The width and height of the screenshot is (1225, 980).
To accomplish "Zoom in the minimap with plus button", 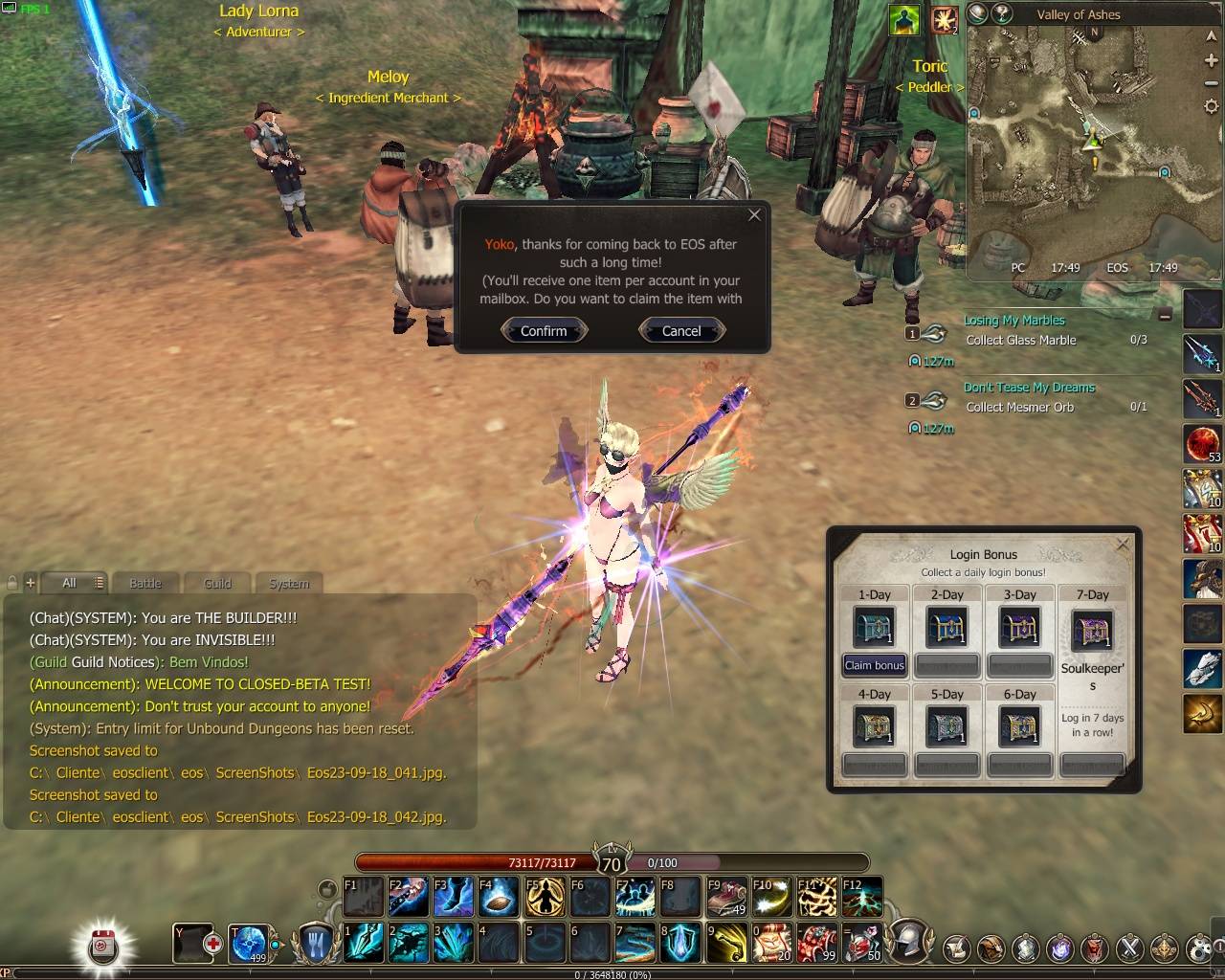I will (1211, 61).
